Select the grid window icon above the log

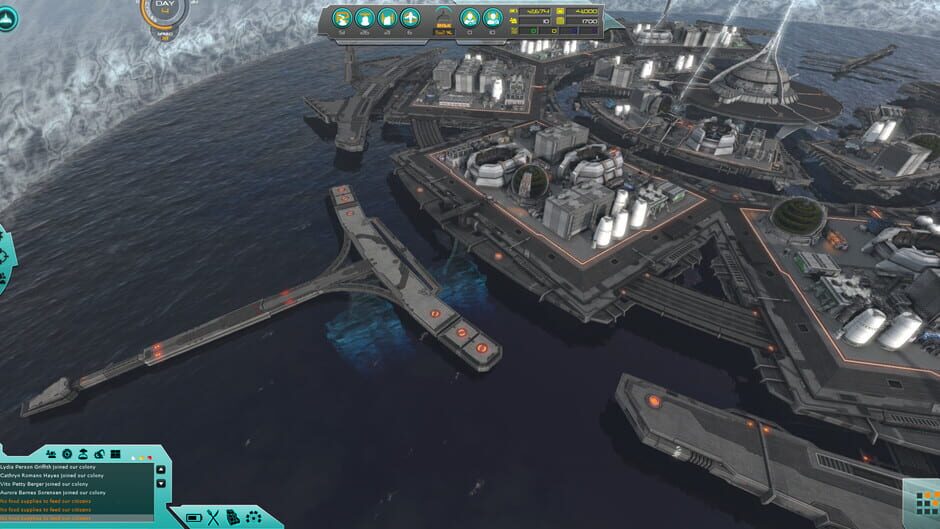(115, 454)
